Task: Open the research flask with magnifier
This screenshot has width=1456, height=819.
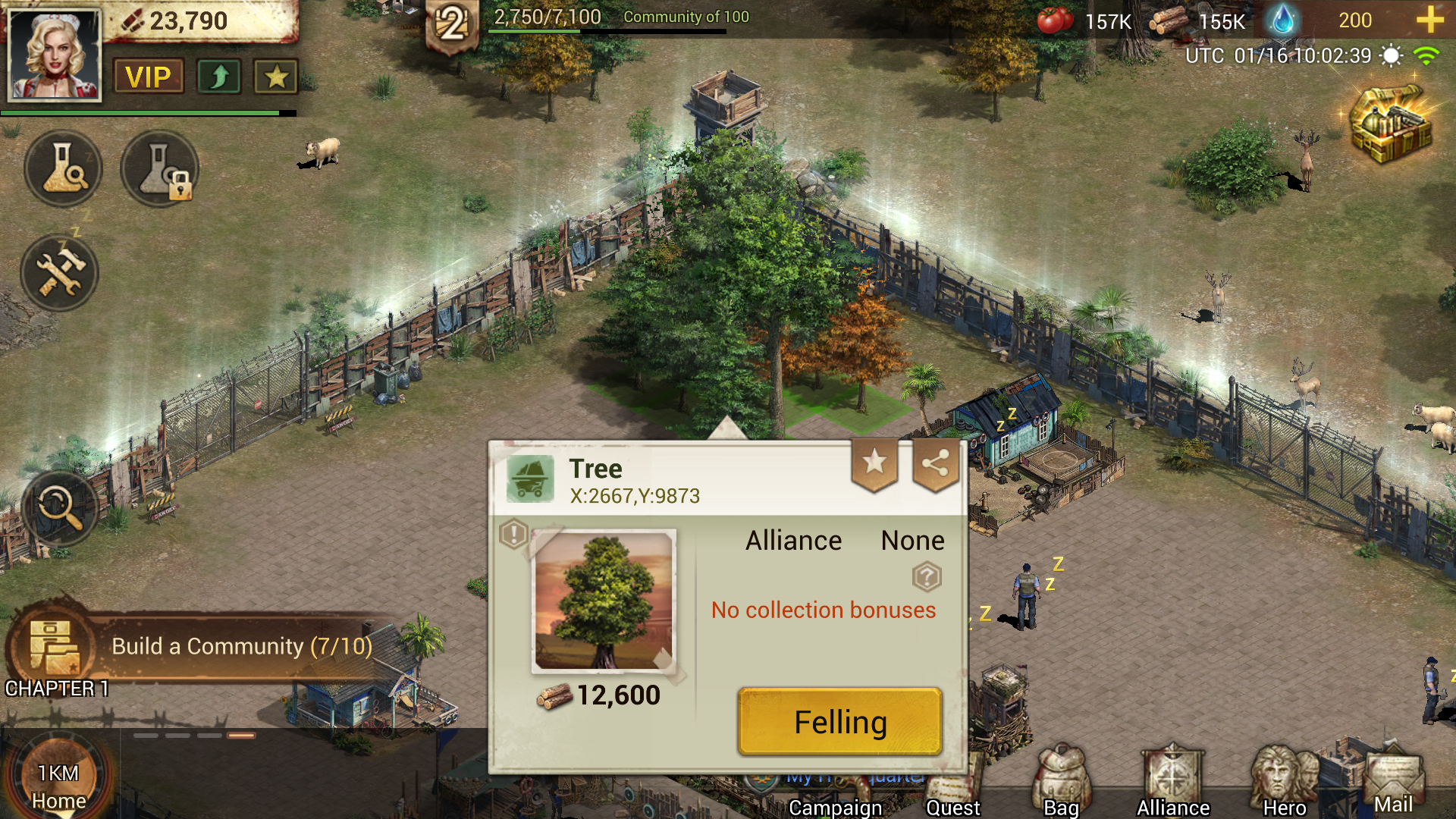Action: pyautogui.click(x=63, y=168)
